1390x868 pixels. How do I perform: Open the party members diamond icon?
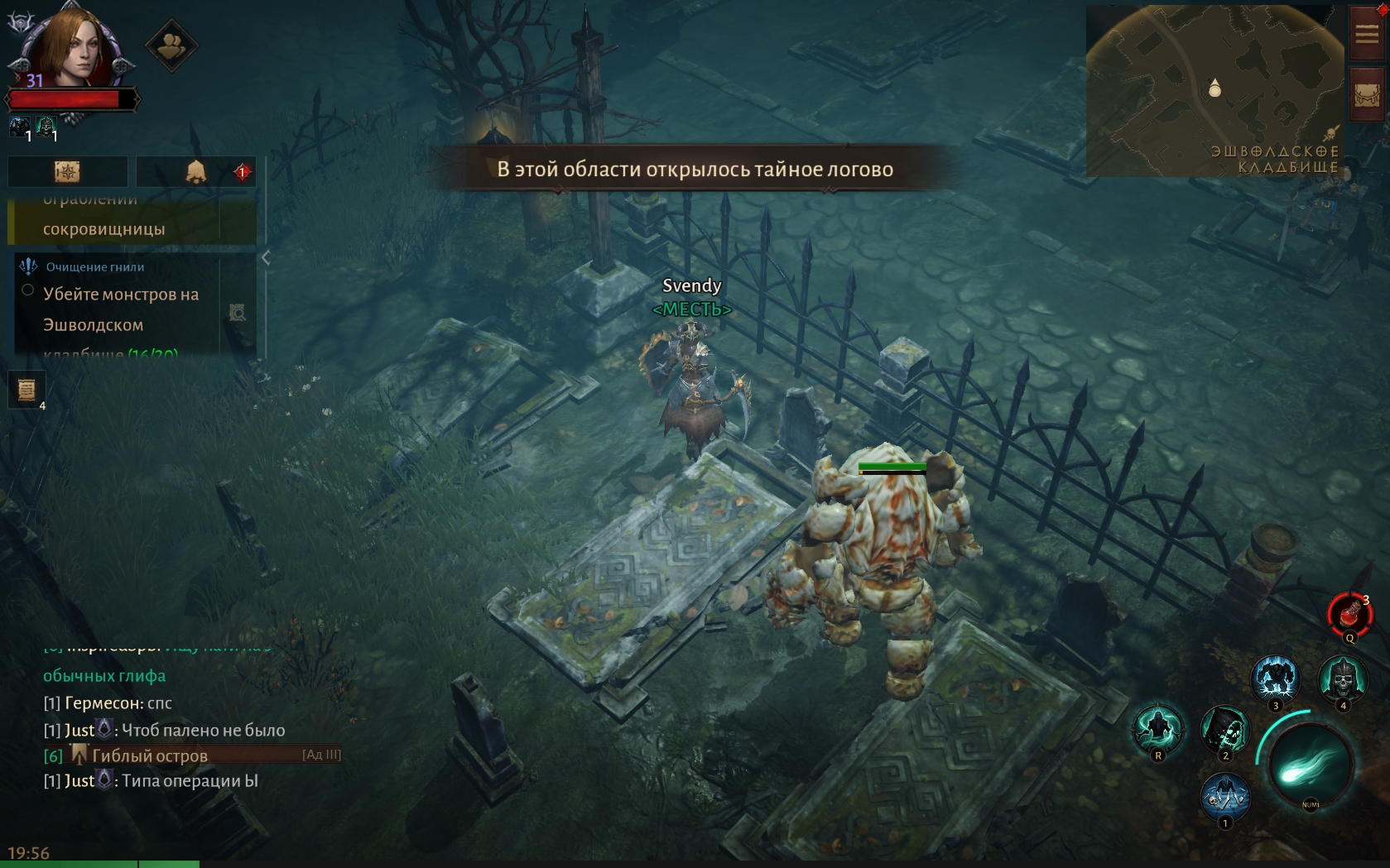(171, 46)
